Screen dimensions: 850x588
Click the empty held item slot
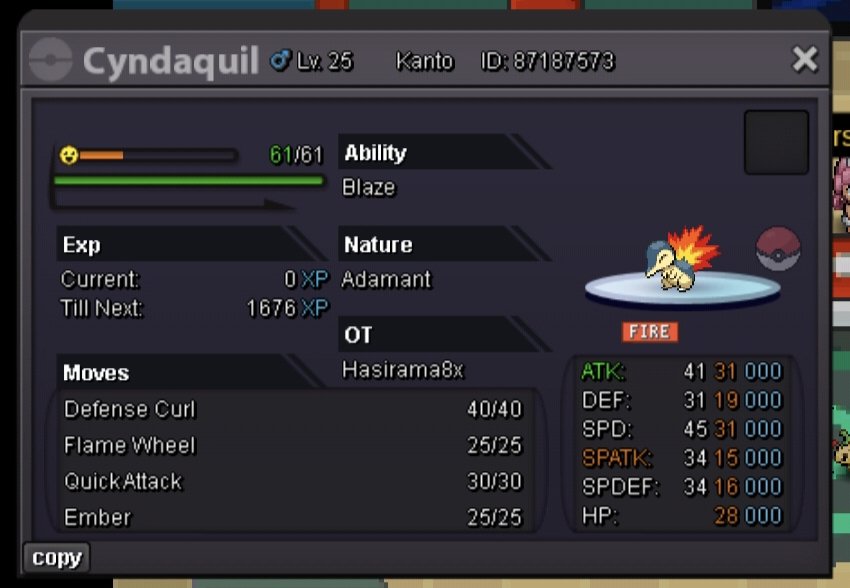(x=776, y=142)
